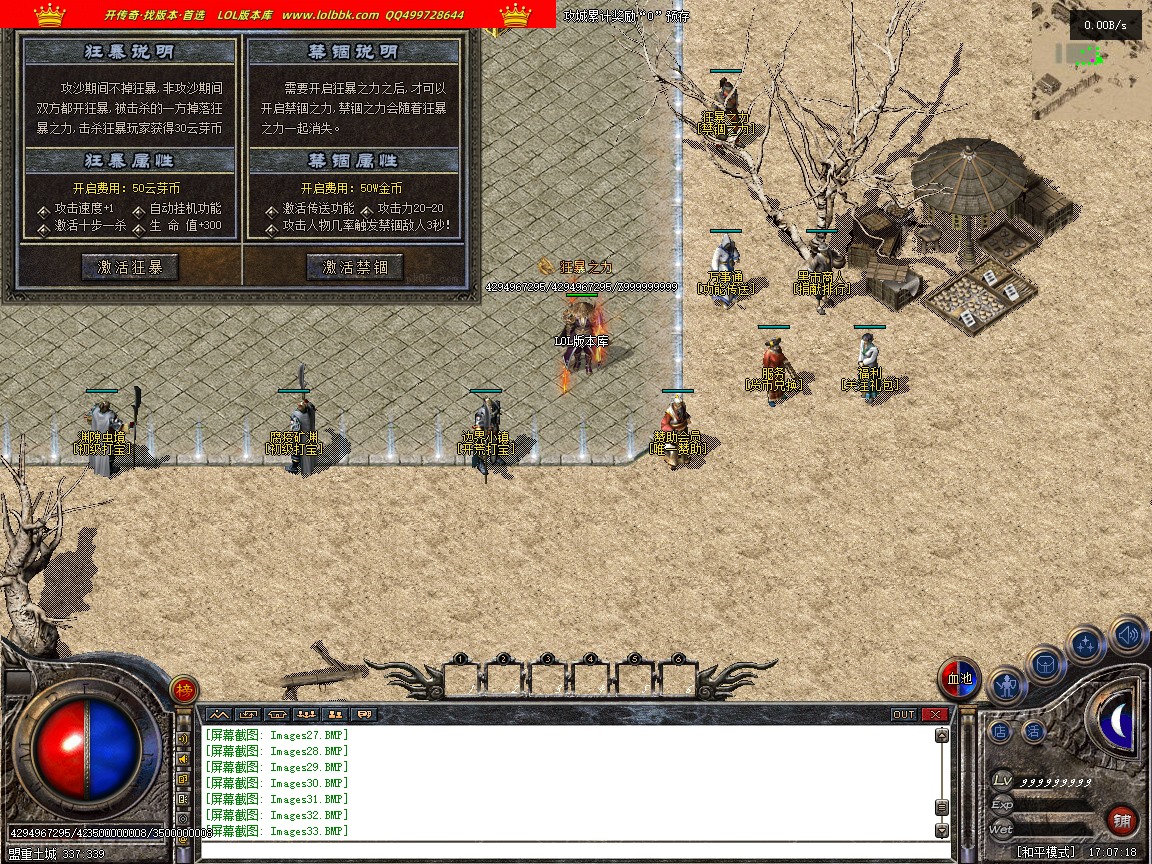The height and width of the screenshot is (864, 1152).
Task: Click the 激活狂暴 button
Action: pyautogui.click(x=130, y=267)
